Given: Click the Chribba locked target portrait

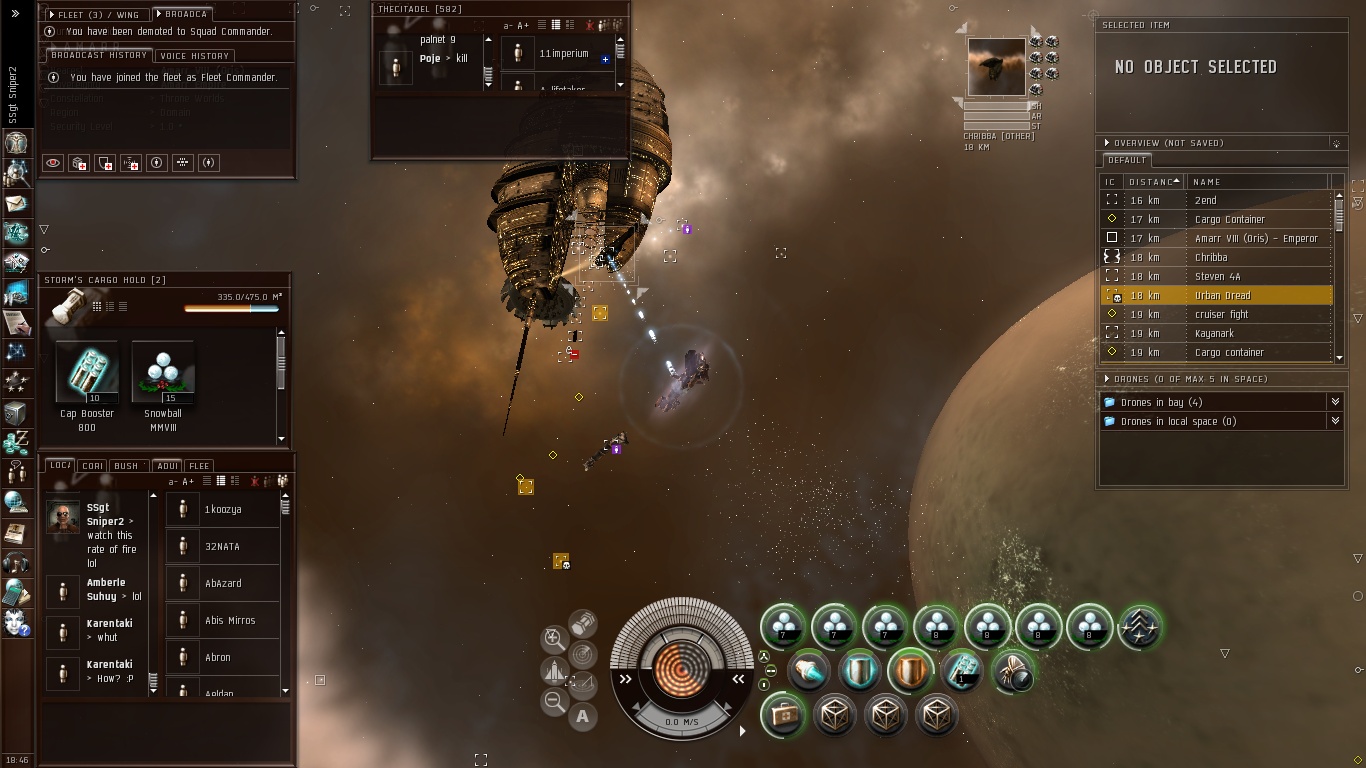Looking at the screenshot, I should click(x=996, y=68).
